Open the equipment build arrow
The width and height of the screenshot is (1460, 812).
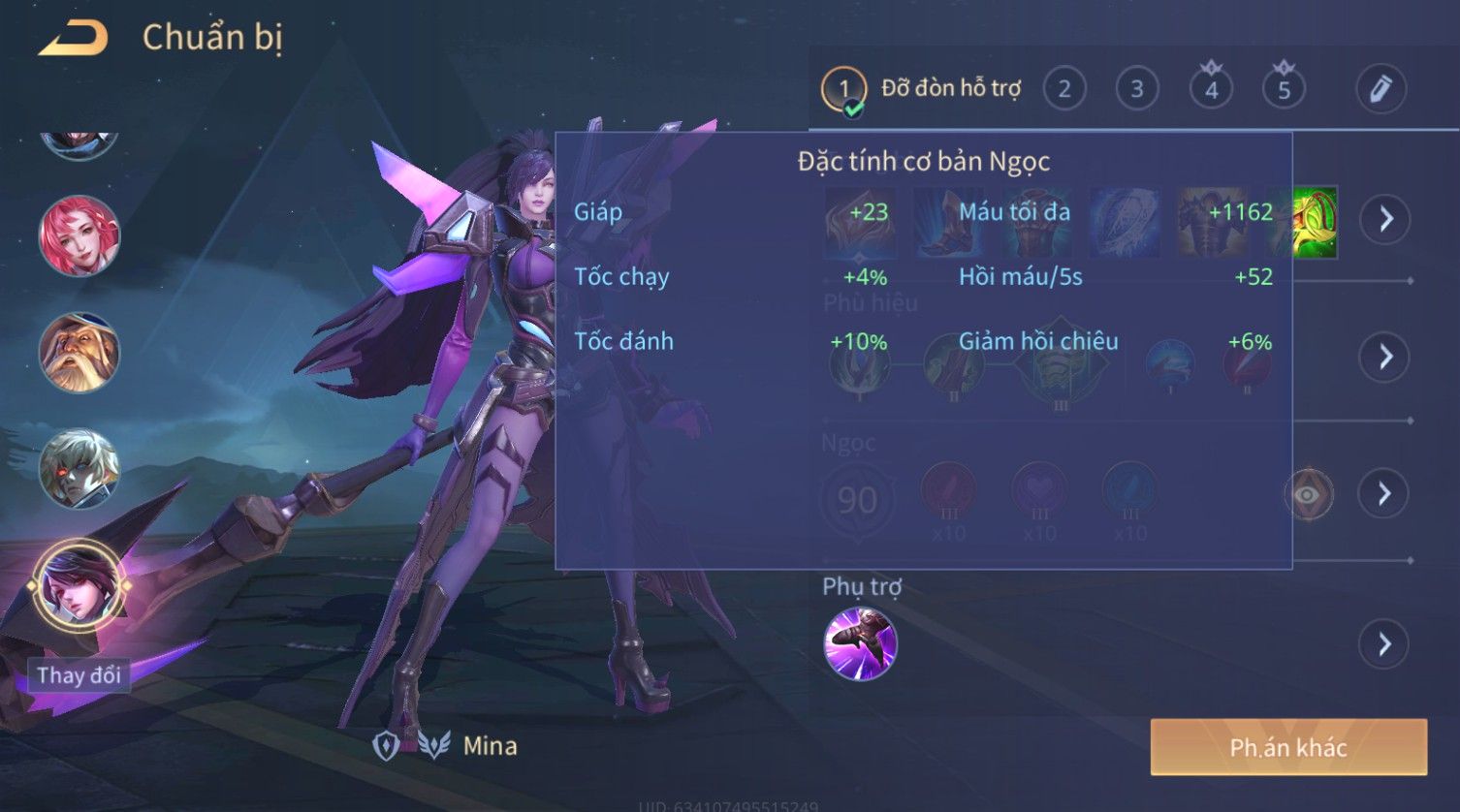1385,219
